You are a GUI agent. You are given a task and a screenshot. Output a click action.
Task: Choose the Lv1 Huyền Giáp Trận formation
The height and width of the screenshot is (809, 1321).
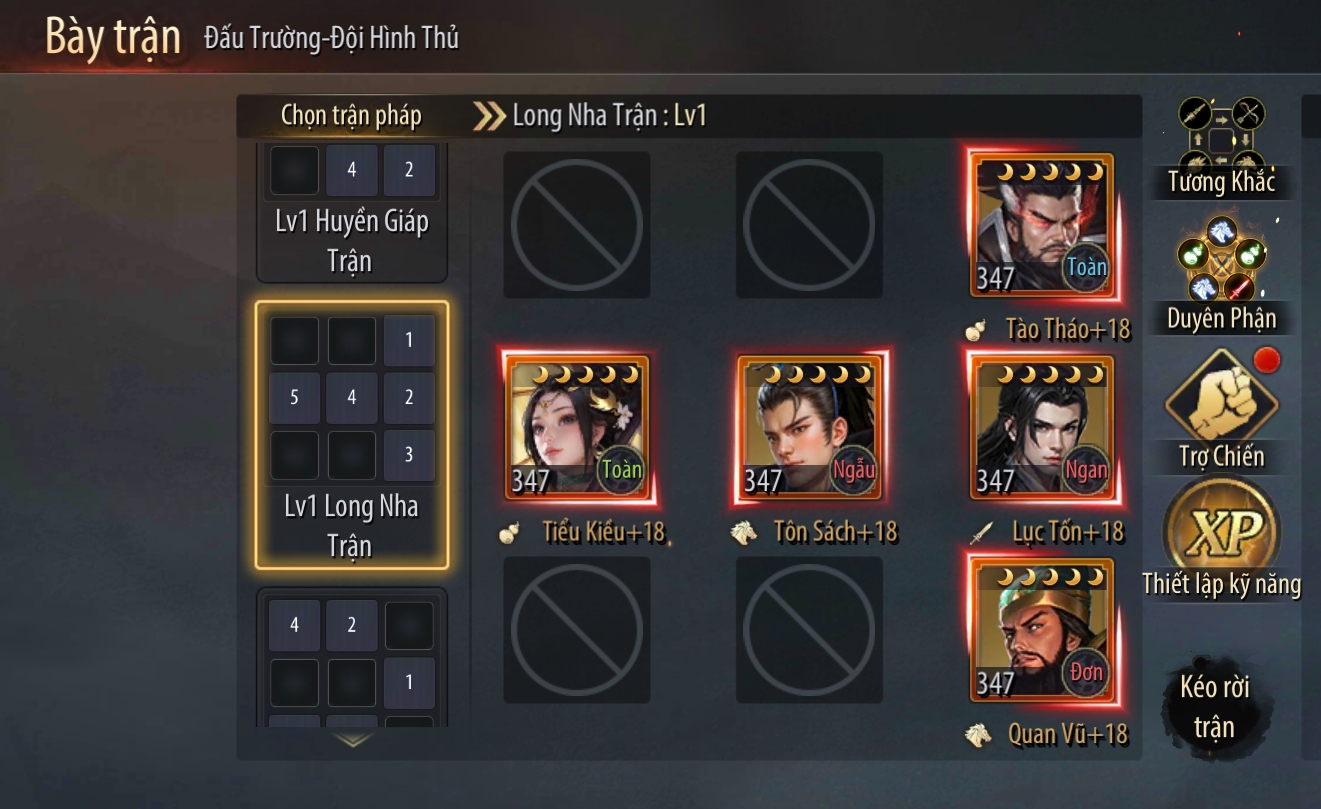[x=351, y=210]
